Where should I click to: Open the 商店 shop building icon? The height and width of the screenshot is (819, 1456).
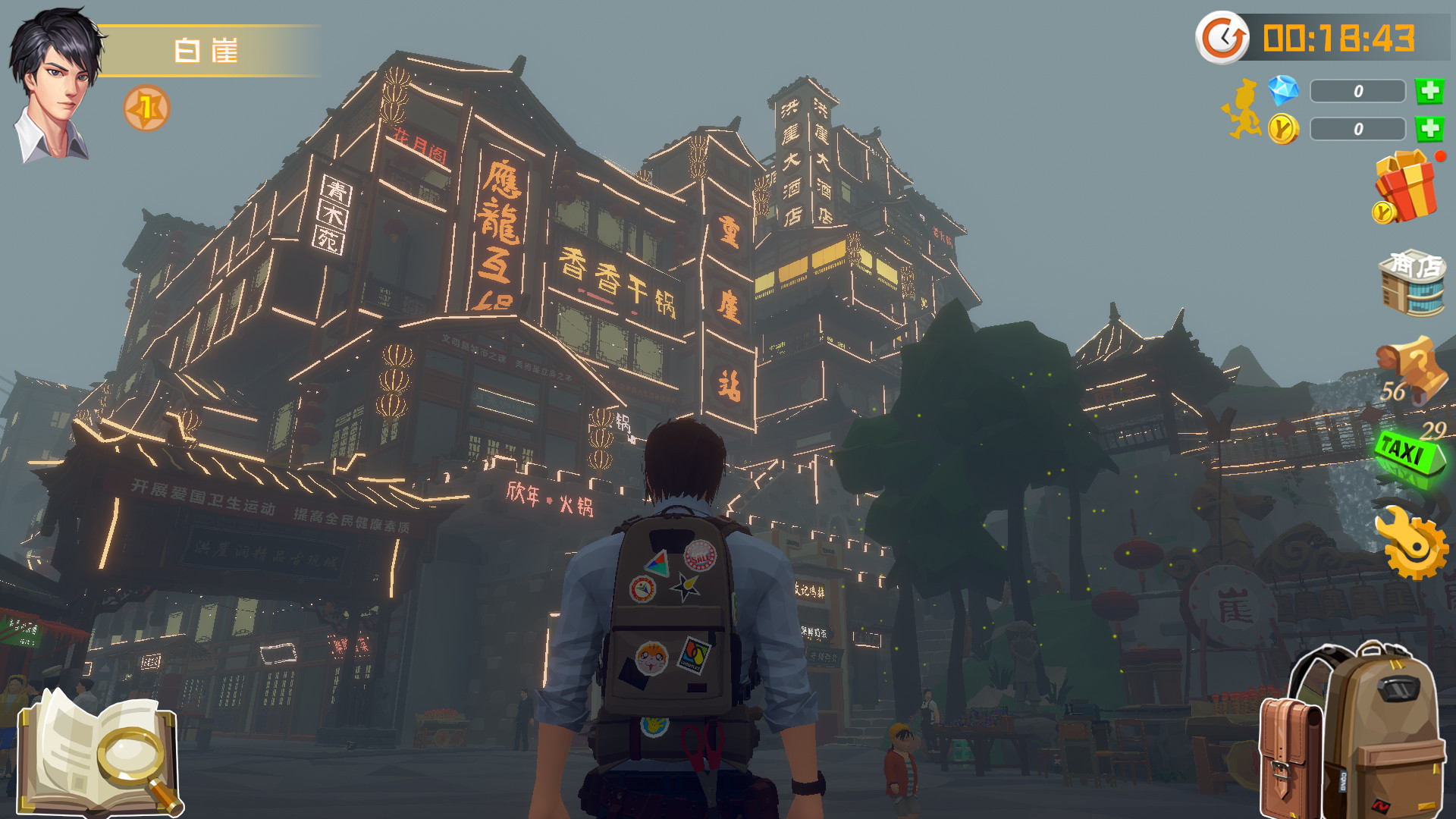point(1412,282)
